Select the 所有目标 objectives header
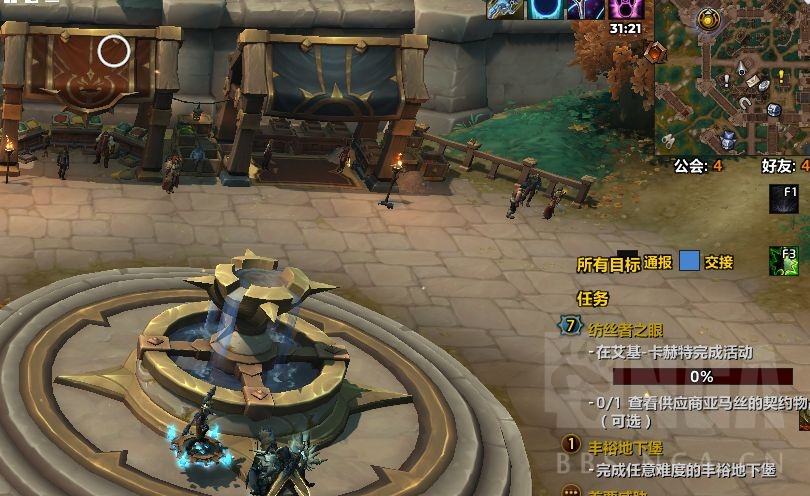Viewport: 810px width, 496px height. [x=608, y=264]
